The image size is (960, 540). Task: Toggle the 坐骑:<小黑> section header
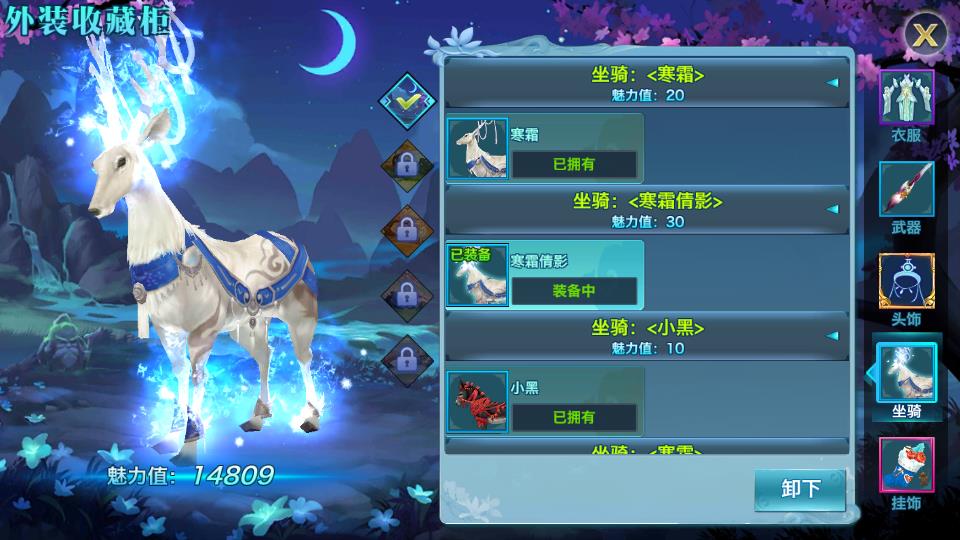(647, 337)
